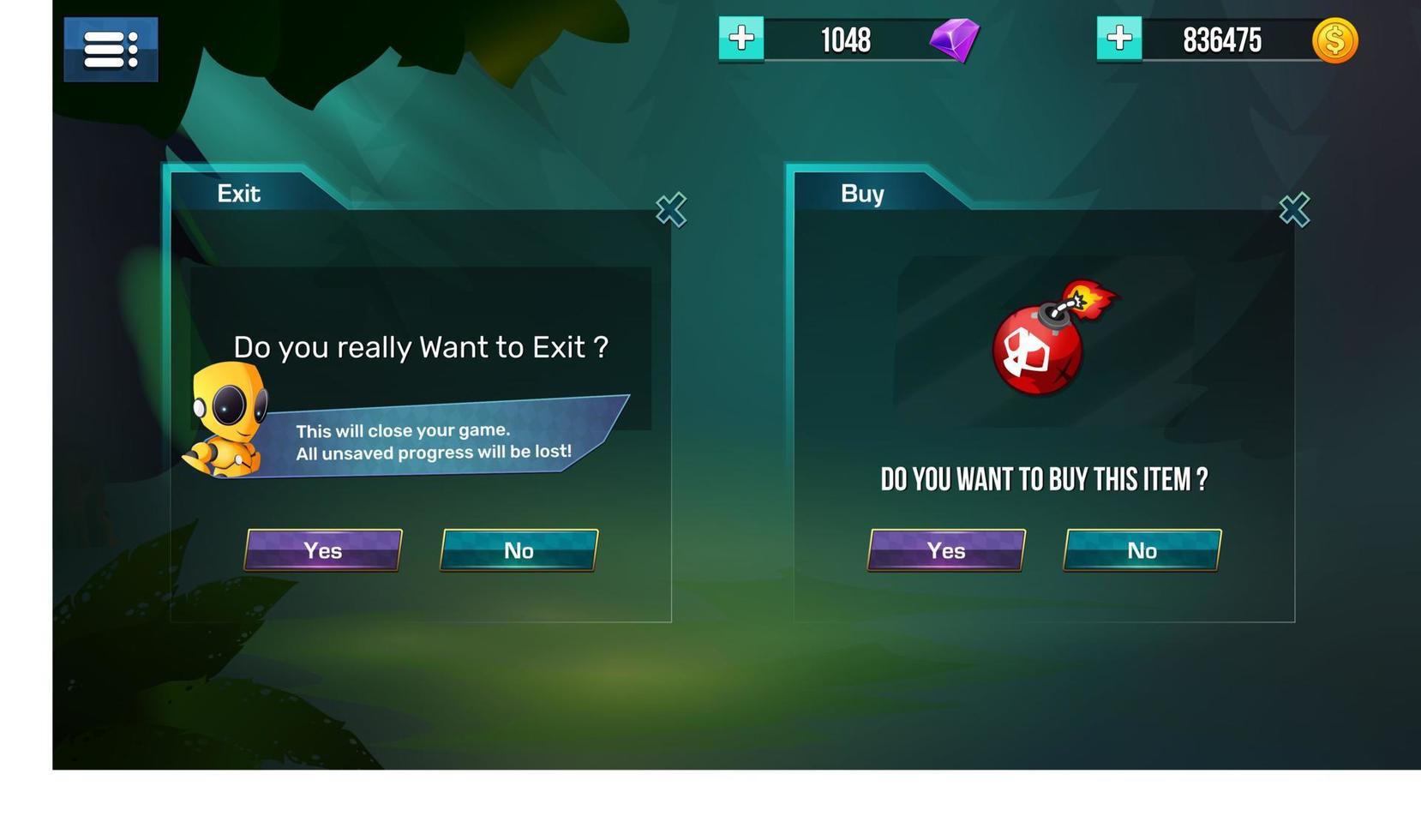Decline purchase with No in the Buy dialog
Viewport: 1421px width, 840px height.
point(1142,551)
